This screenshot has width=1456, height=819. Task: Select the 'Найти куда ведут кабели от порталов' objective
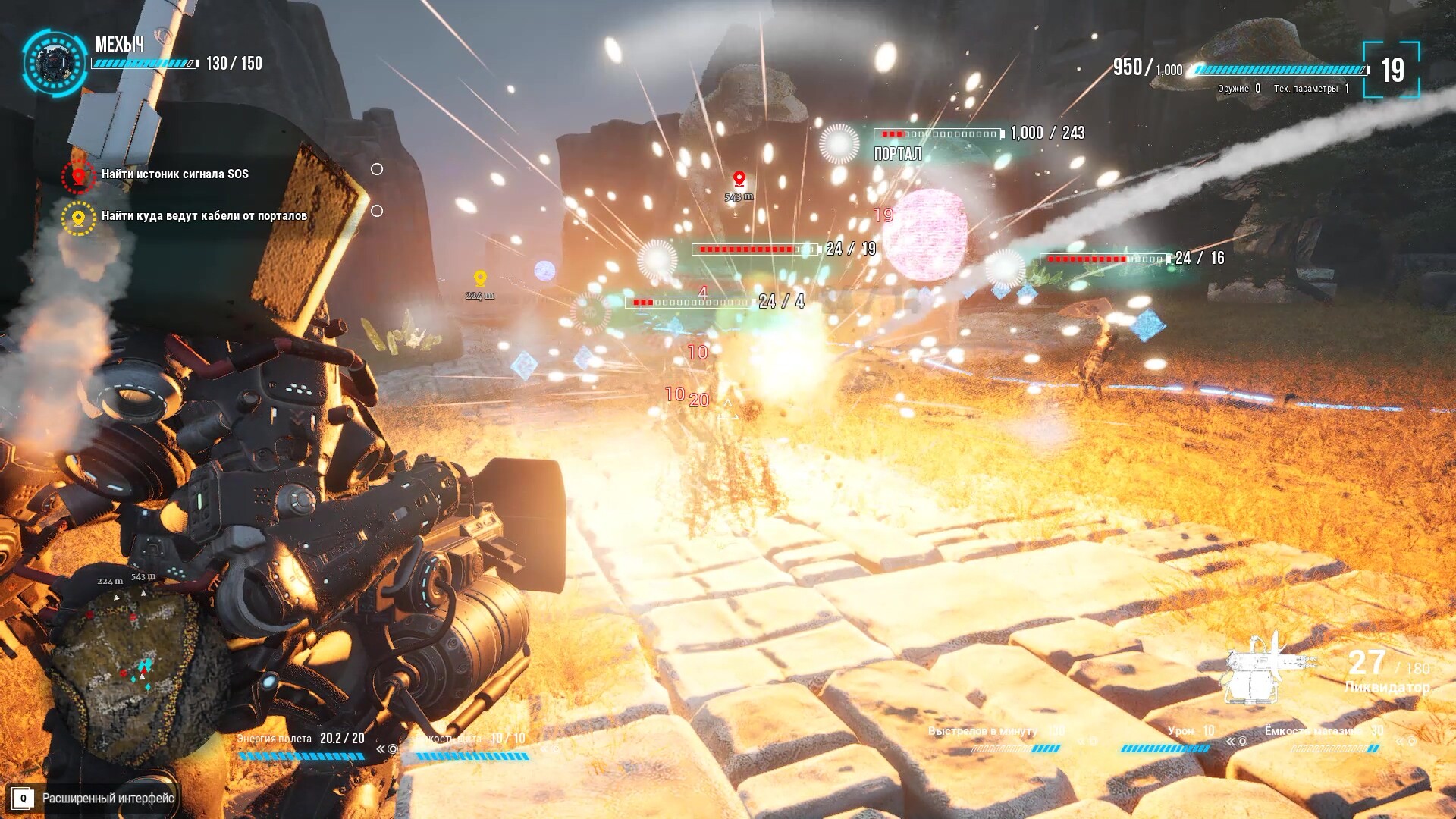[x=204, y=216]
